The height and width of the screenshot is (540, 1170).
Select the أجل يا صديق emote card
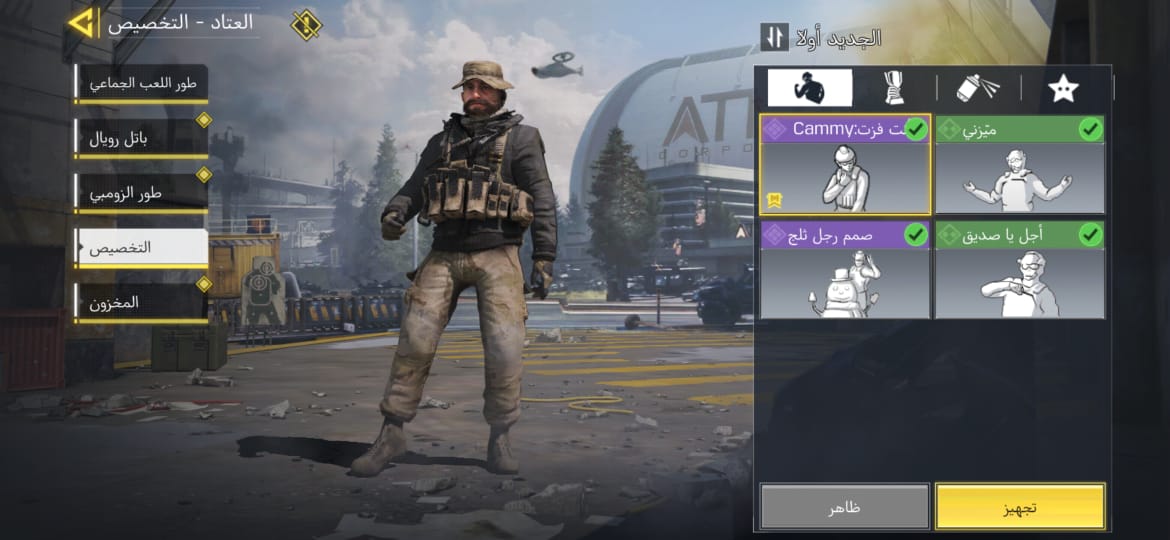(1019, 271)
